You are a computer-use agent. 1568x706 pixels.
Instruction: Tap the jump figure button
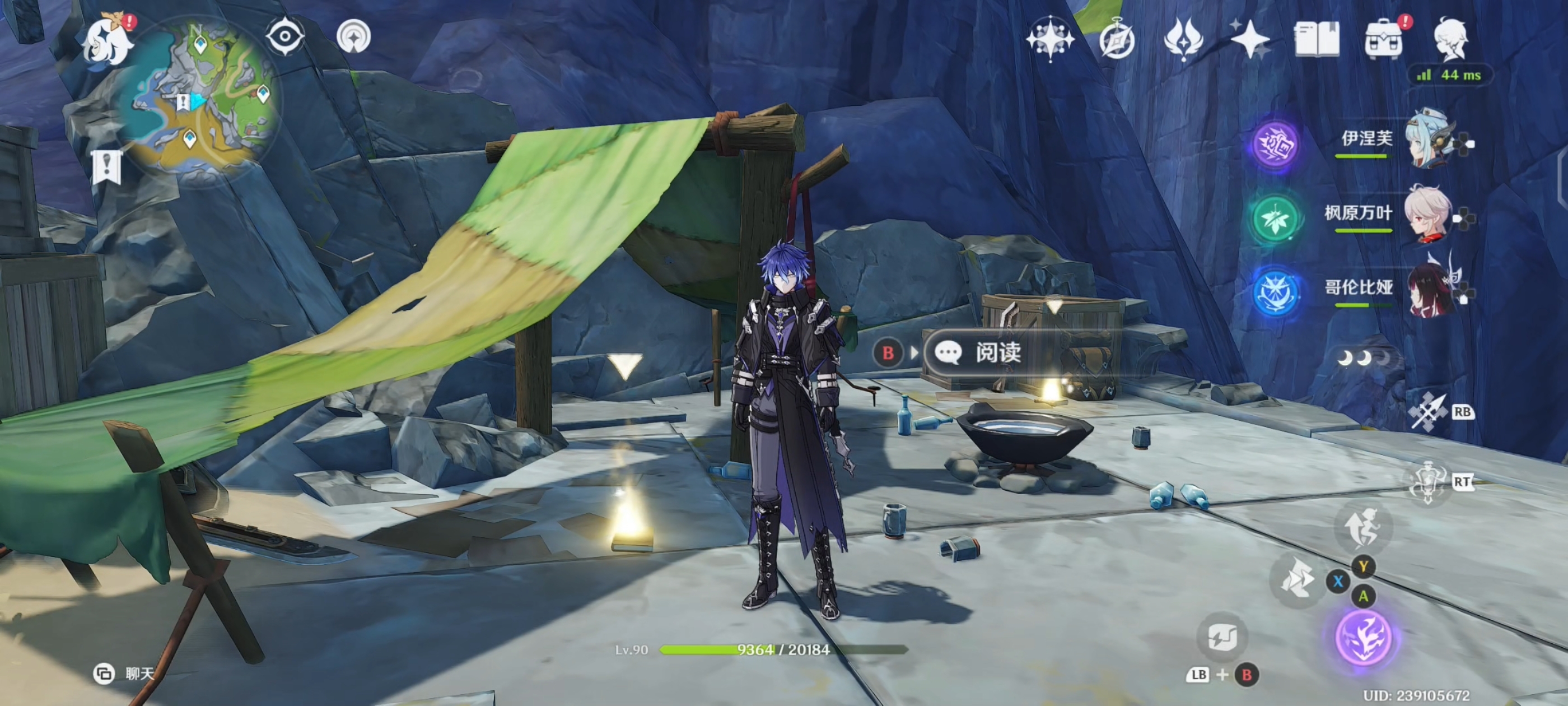(1364, 527)
